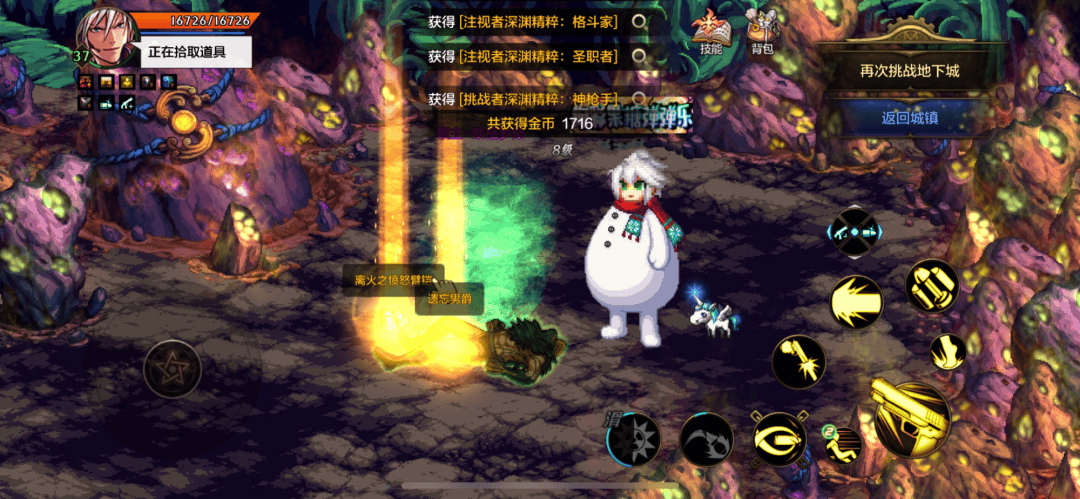The width and height of the screenshot is (1080, 499).
Task: Tap the sliding figure dodge button
Action: click(x=843, y=444)
